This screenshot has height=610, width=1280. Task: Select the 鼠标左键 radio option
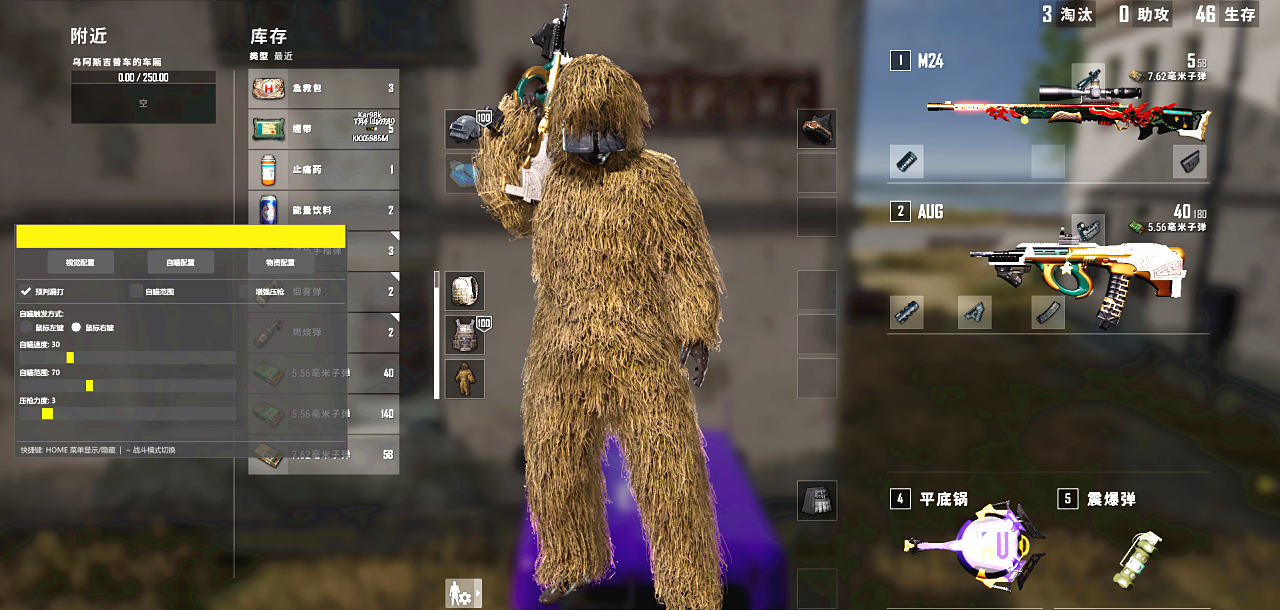[26, 327]
